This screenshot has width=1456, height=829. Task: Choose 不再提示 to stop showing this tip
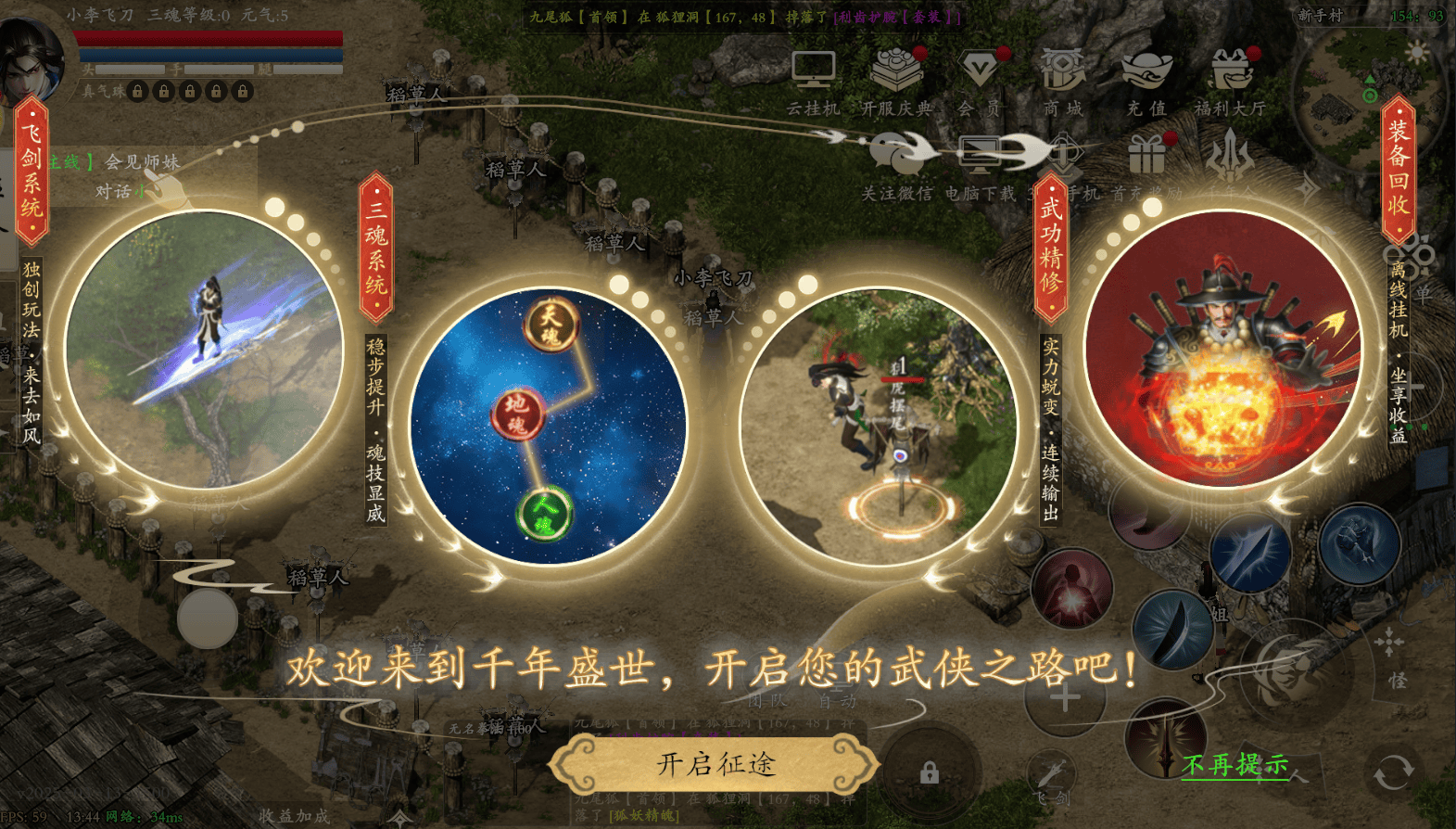click(x=1234, y=765)
